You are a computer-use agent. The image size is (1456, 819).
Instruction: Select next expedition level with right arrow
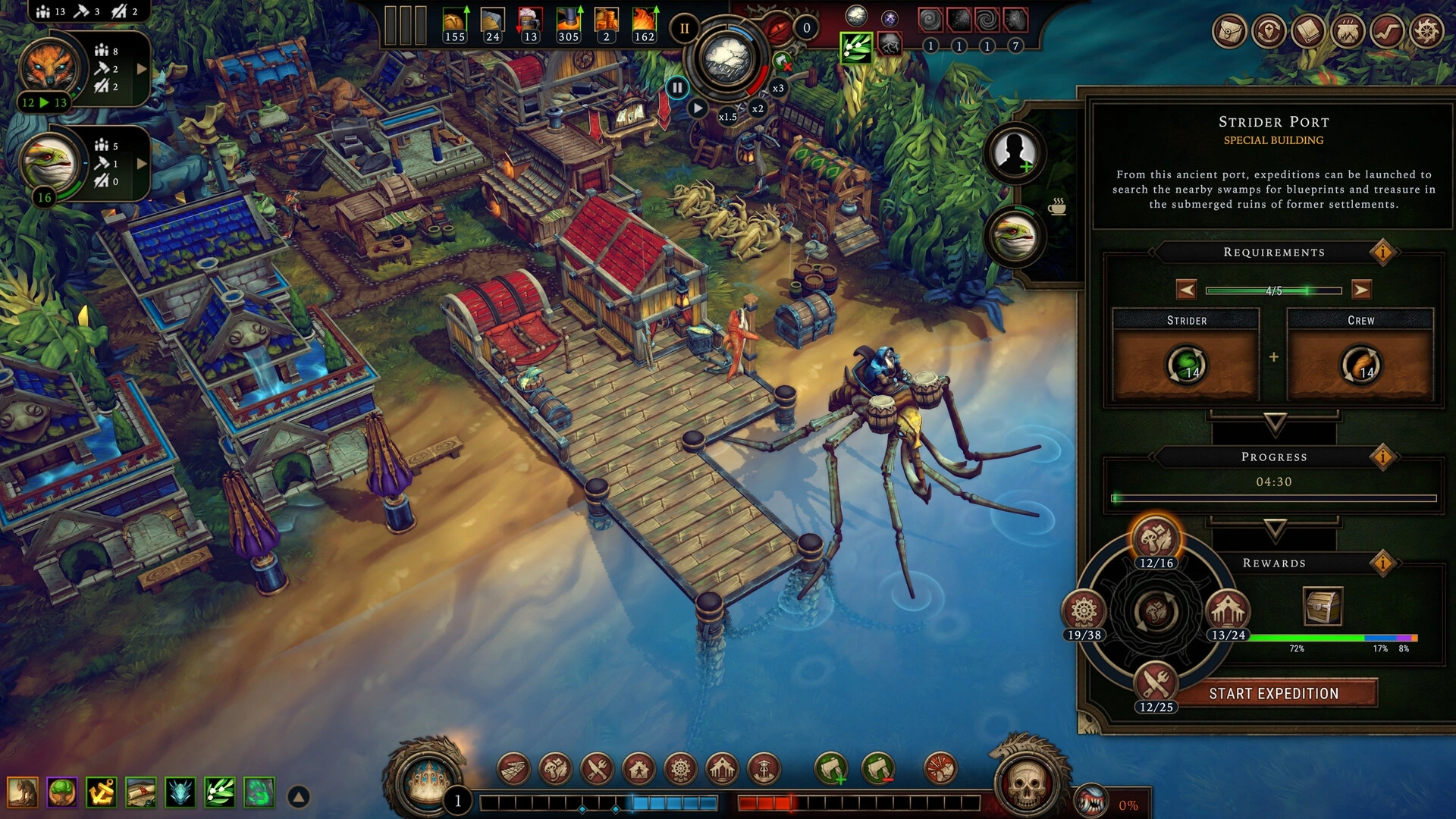coord(1361,290)
